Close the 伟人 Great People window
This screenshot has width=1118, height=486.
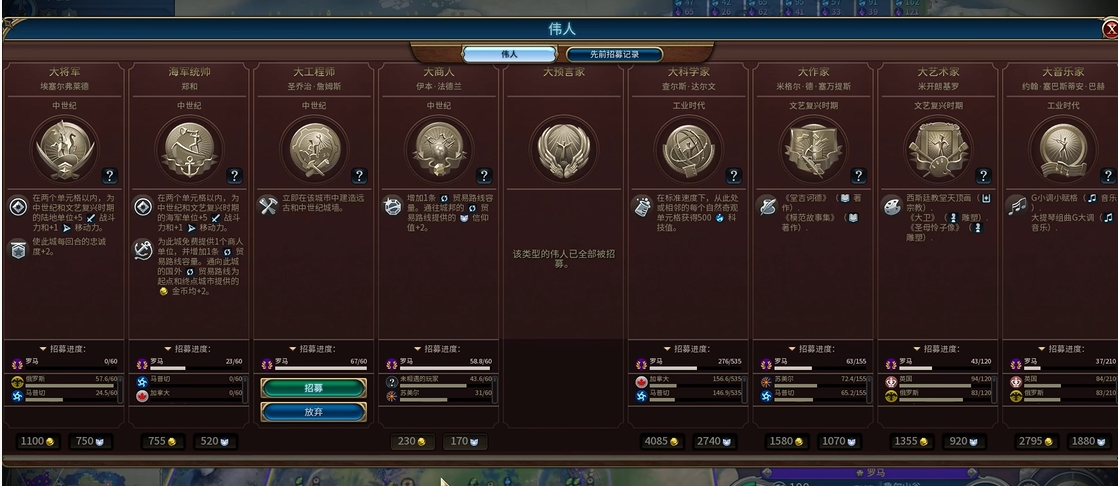point(1110,30)
